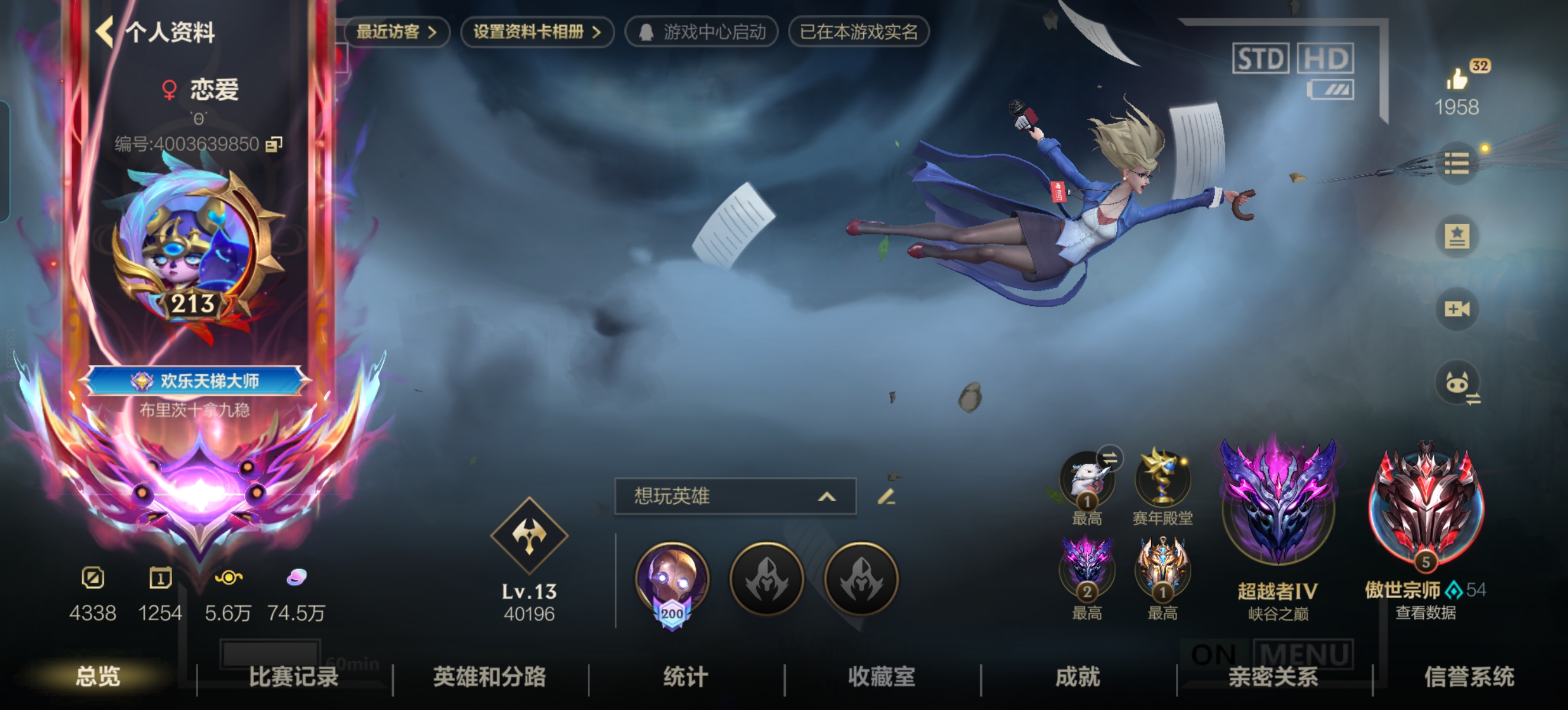
Task: Click the pencil edit icon beside 想玩英雄
Action: [x=888, y=497]
